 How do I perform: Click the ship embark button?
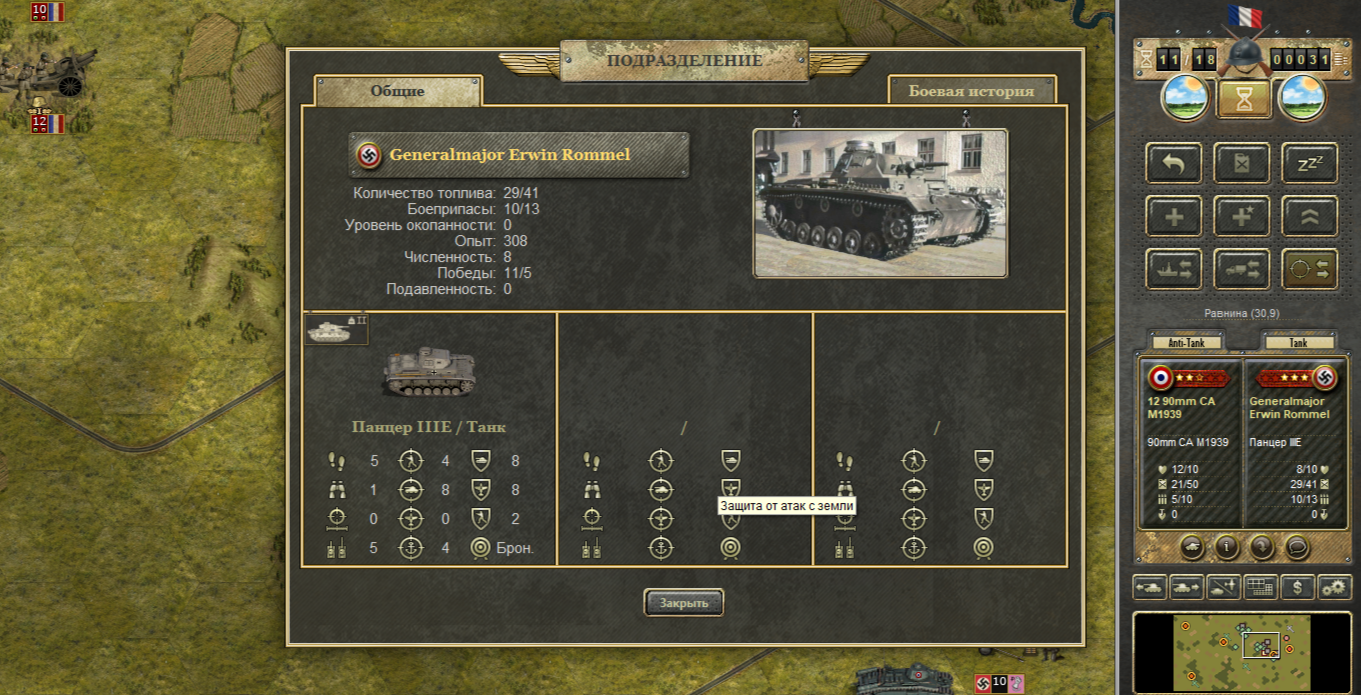tap(1174, 269)
